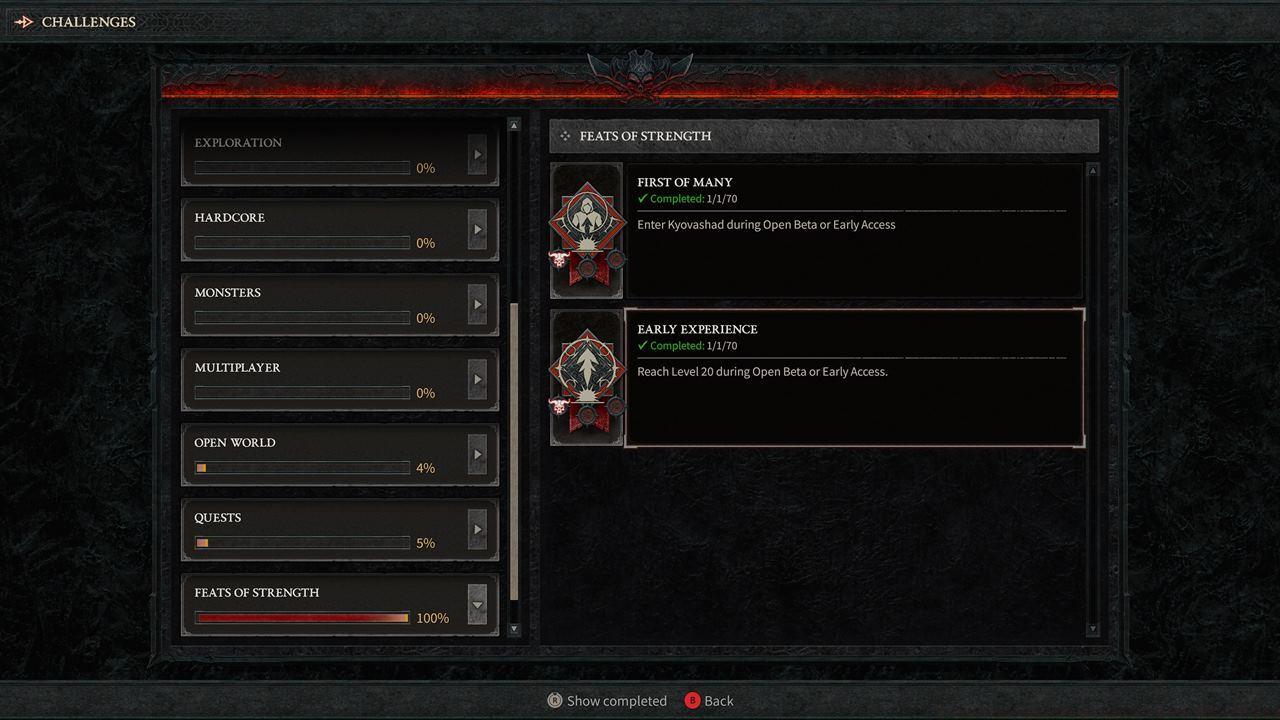1280x720 pixels.
Task: Collapse the Feats of Strength category arrow
Action: pos(477,604)
